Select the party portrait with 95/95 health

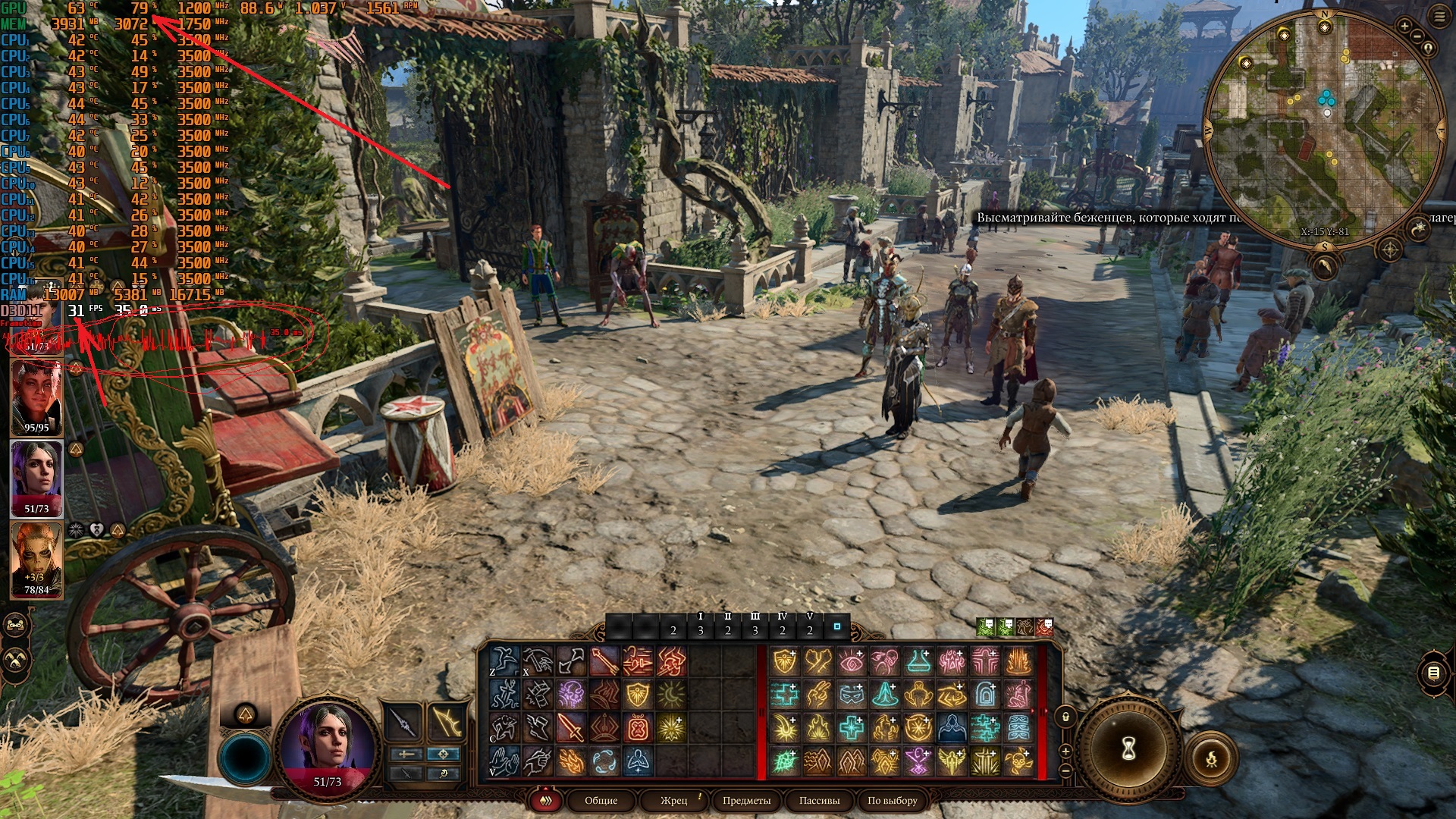pyautogui.click(x=36, y=397)
